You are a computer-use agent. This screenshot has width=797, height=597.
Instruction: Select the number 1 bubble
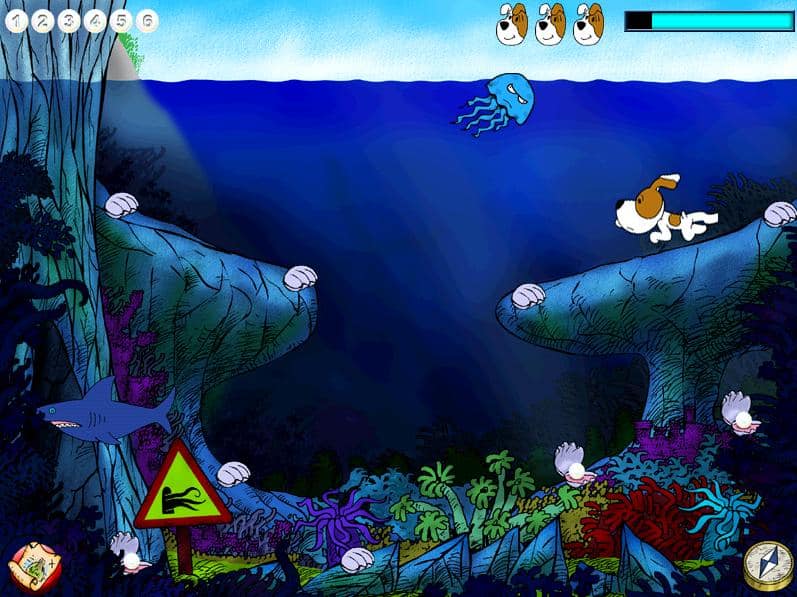pos(17,20)
